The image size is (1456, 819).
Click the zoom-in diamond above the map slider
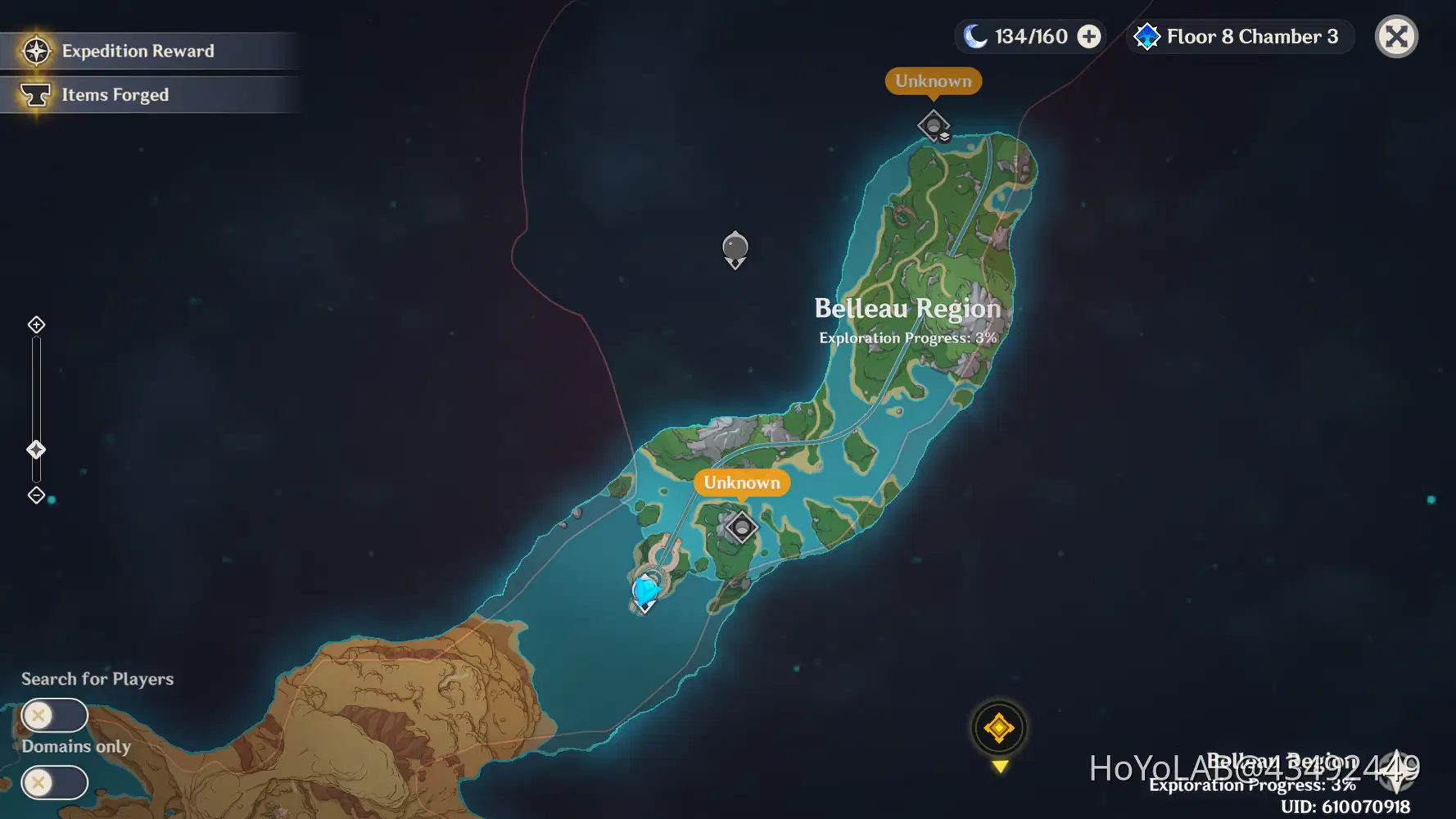[35, 324]
